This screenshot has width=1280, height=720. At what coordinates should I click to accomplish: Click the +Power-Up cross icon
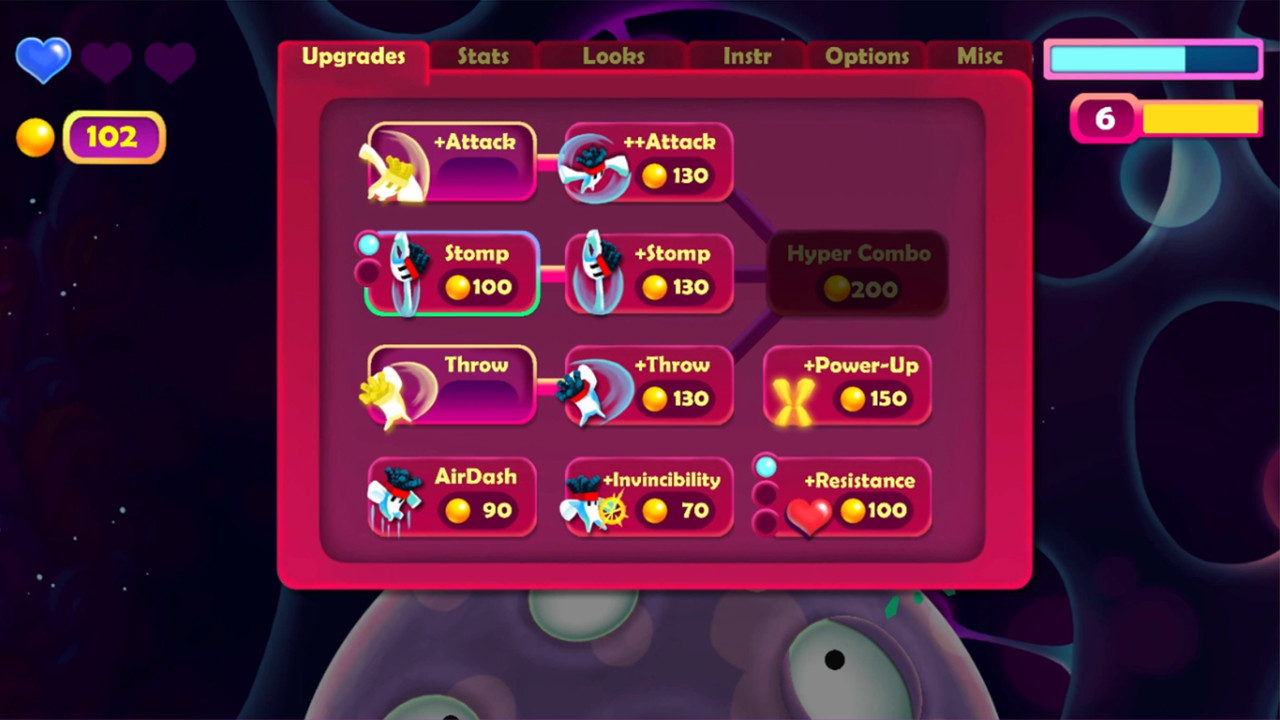click(792, 398)
